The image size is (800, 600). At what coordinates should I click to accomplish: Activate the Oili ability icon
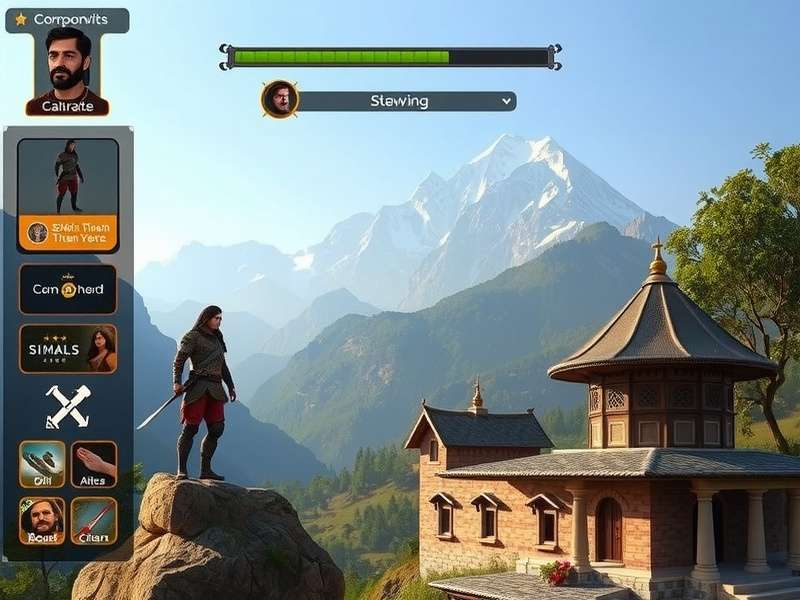(42, 464)
